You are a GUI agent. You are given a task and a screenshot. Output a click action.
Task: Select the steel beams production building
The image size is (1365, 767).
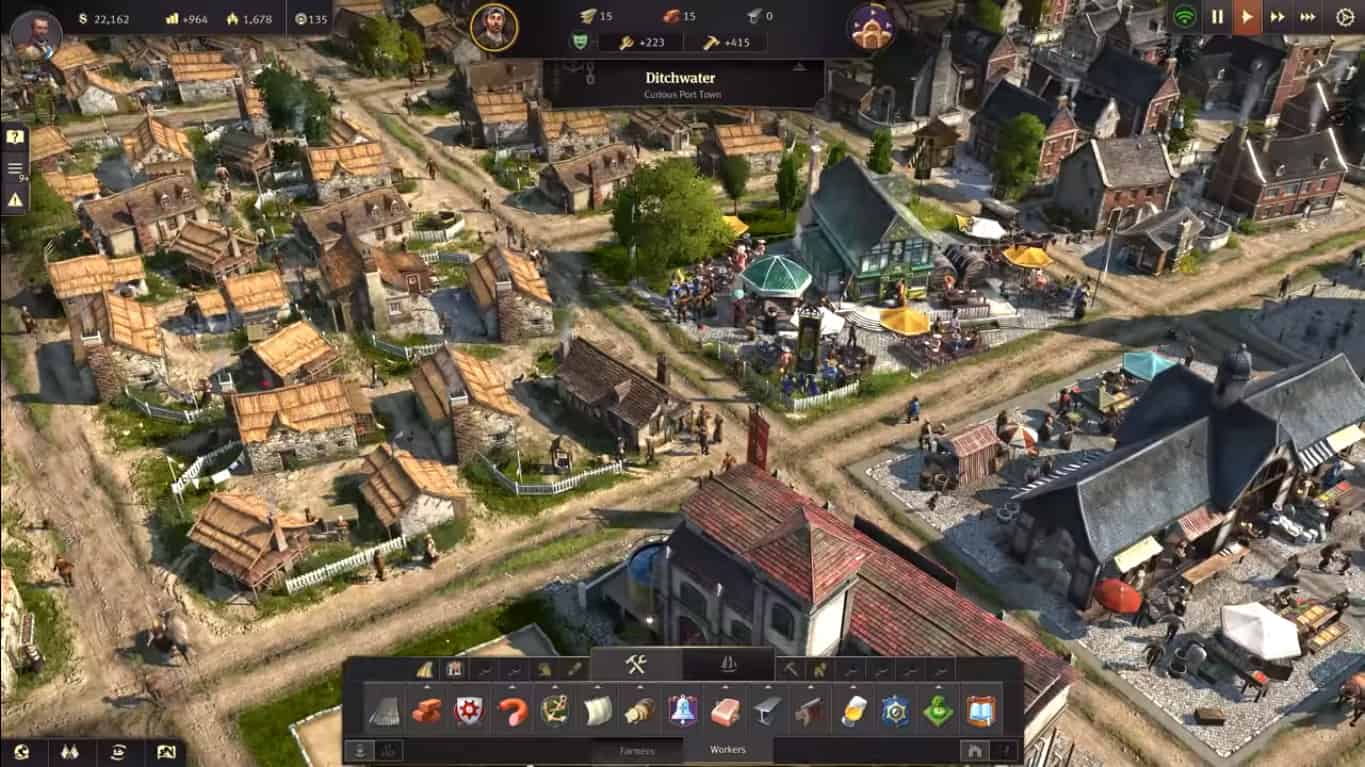[x=768, y=711]
